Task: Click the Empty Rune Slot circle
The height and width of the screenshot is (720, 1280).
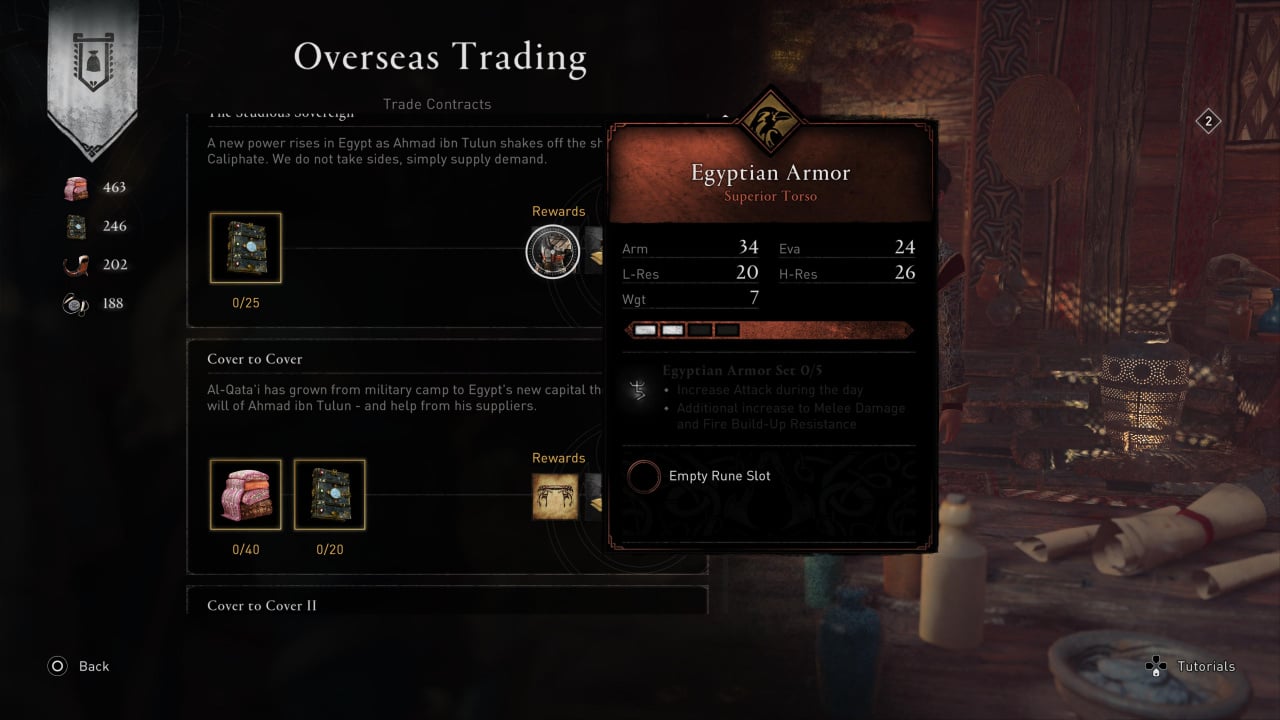Action: (x=643, y=477)
